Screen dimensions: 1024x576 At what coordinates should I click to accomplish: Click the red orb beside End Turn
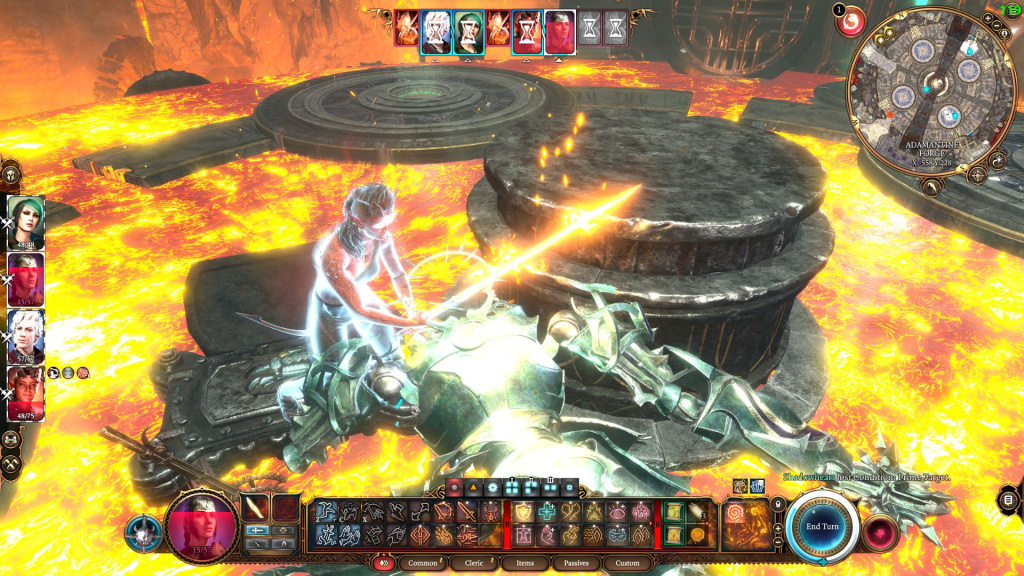tap(880, 529)
